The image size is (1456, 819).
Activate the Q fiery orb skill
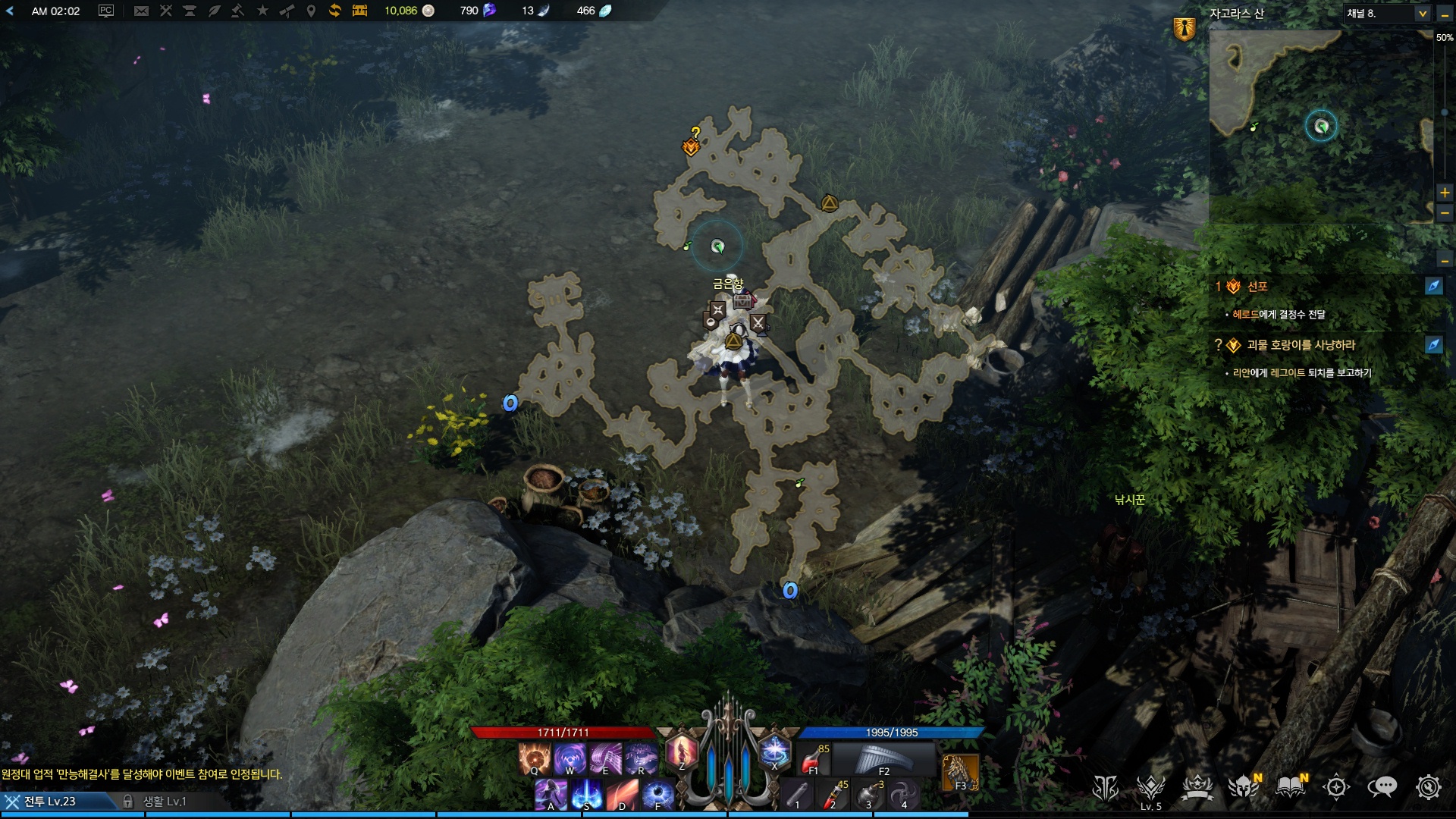[534, 758]
